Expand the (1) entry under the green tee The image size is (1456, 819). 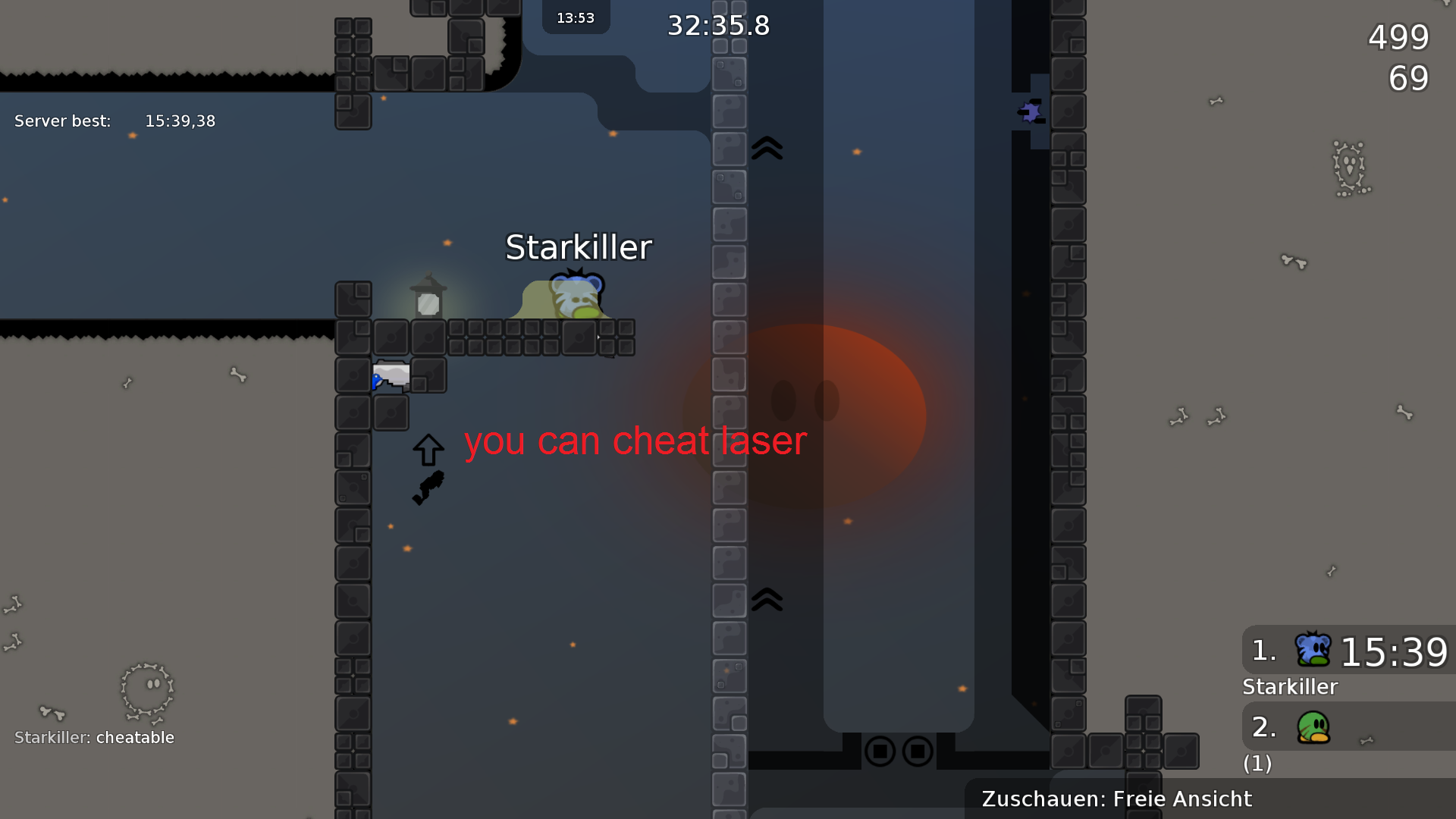[1258, 764]
